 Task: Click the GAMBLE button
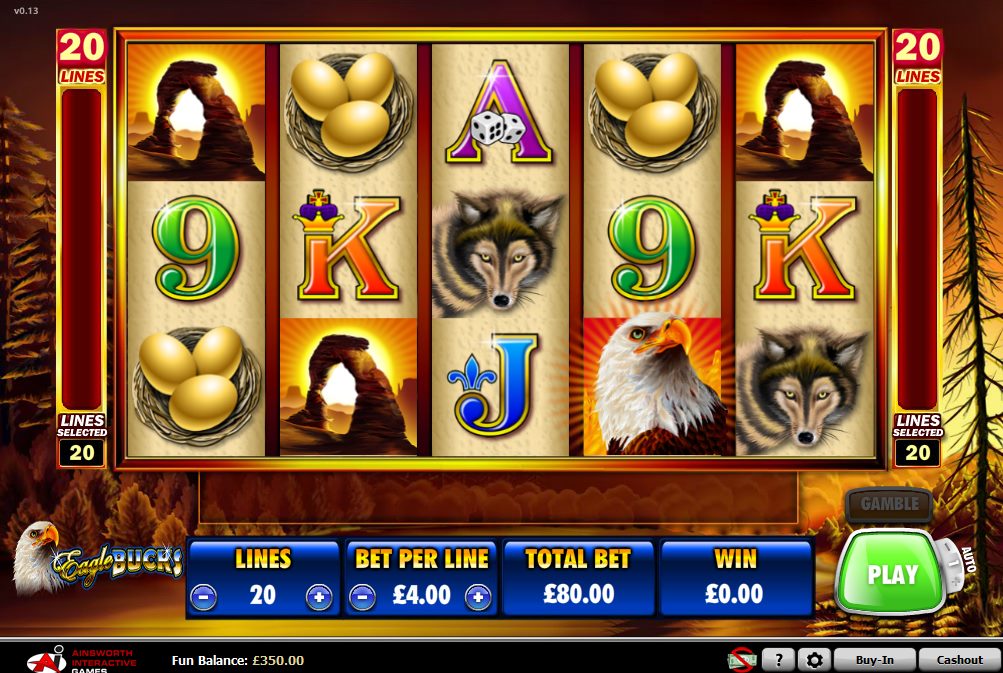[x=888, y=504]
